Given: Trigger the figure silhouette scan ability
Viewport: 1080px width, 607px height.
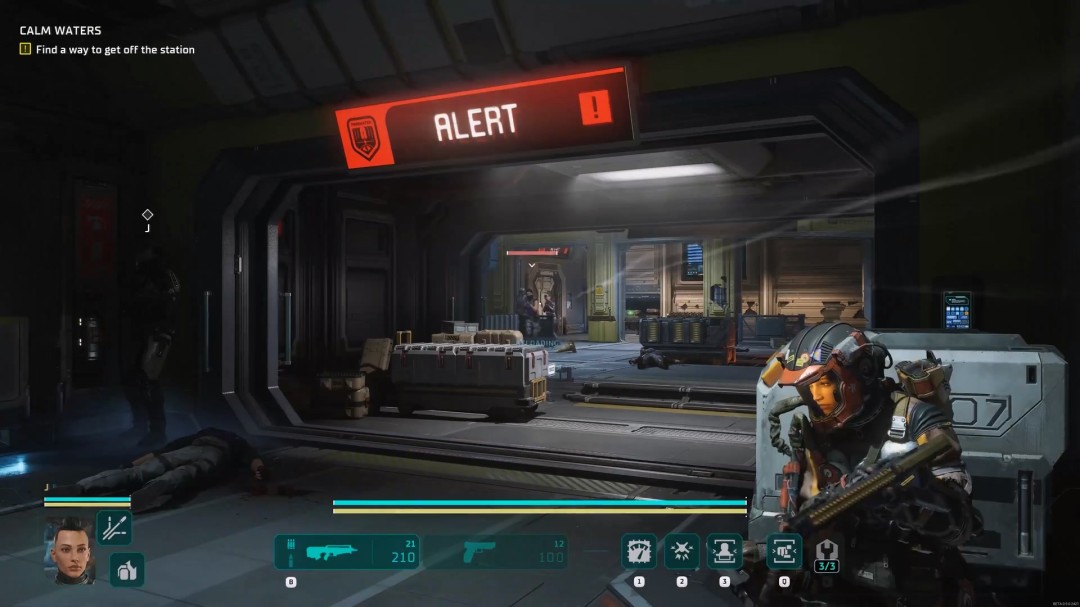Looking at the screenshot, I should click(724, 551).
